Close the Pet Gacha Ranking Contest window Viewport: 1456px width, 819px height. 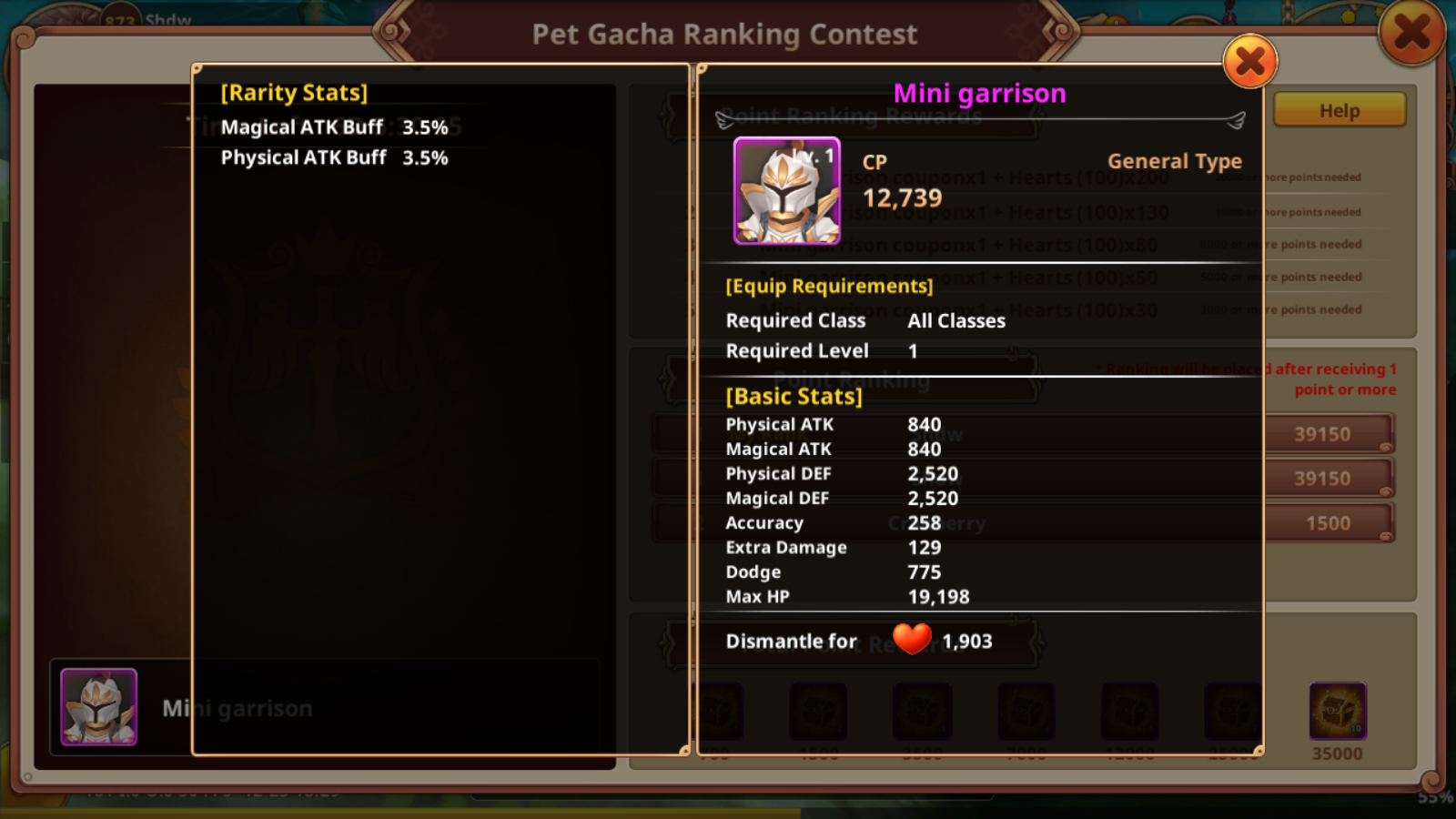tap(1411, 34)
